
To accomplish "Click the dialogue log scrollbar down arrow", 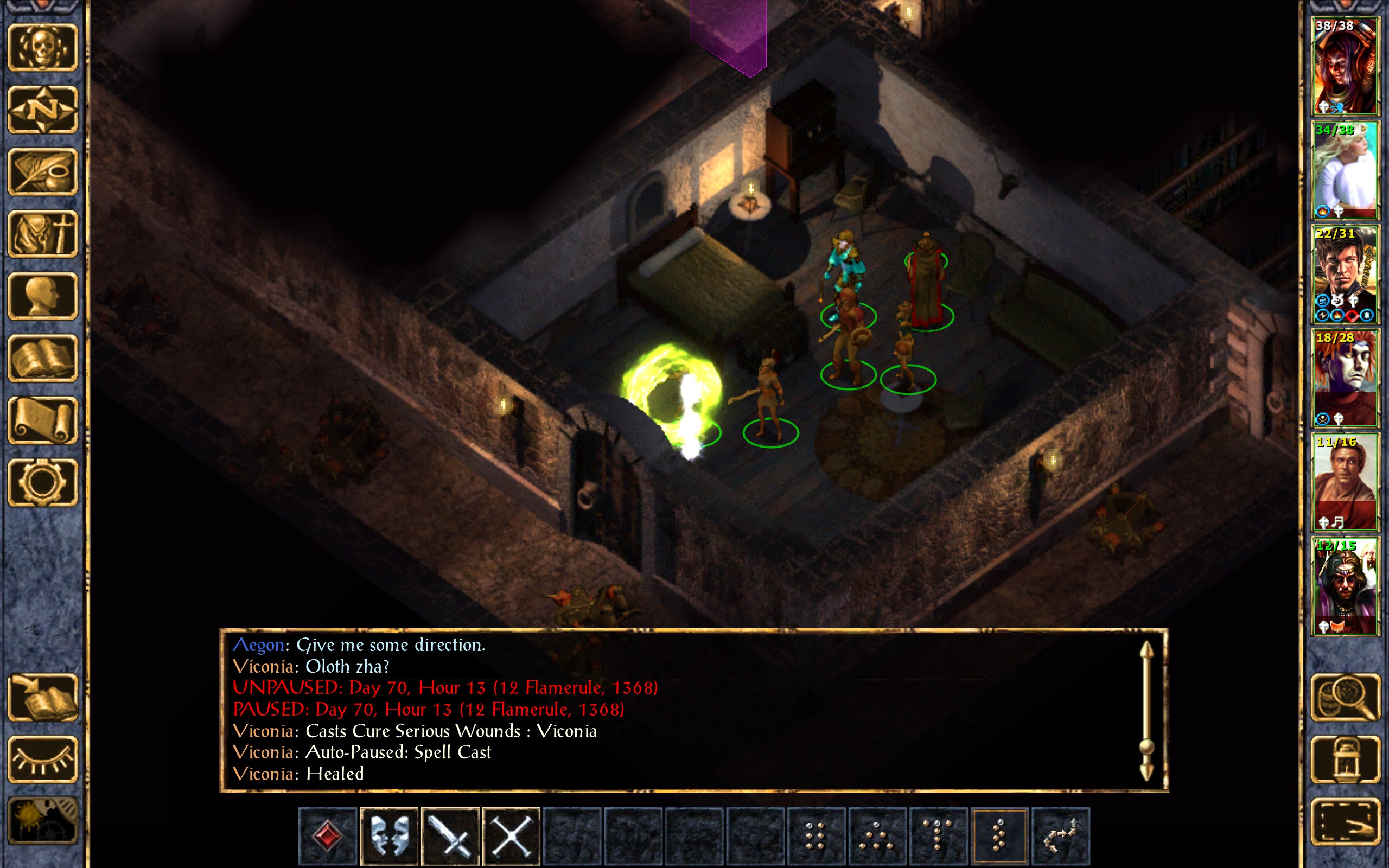I will click(x=1146, y=772).
